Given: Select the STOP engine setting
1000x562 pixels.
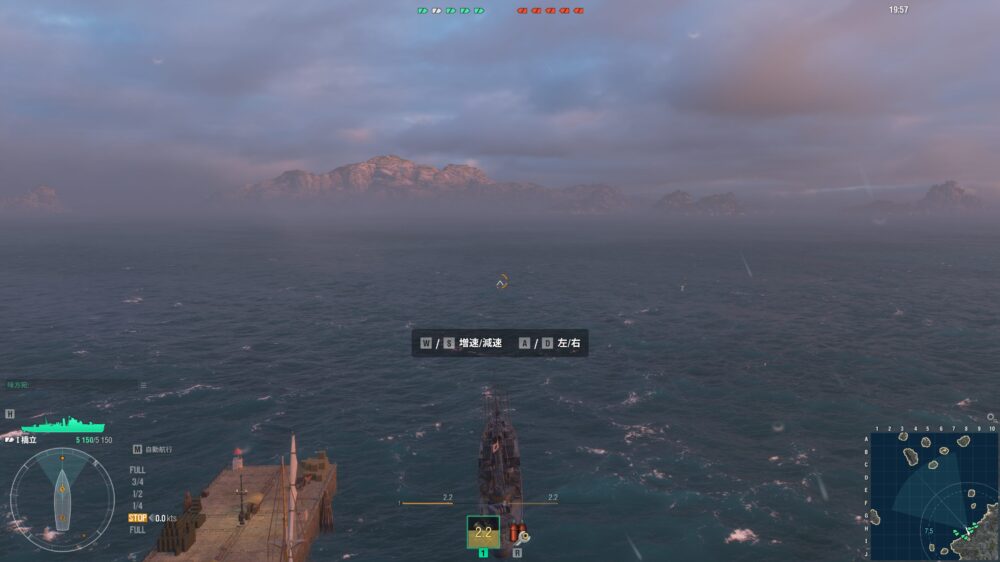Looking at the screenshot, I should point(138,518).
